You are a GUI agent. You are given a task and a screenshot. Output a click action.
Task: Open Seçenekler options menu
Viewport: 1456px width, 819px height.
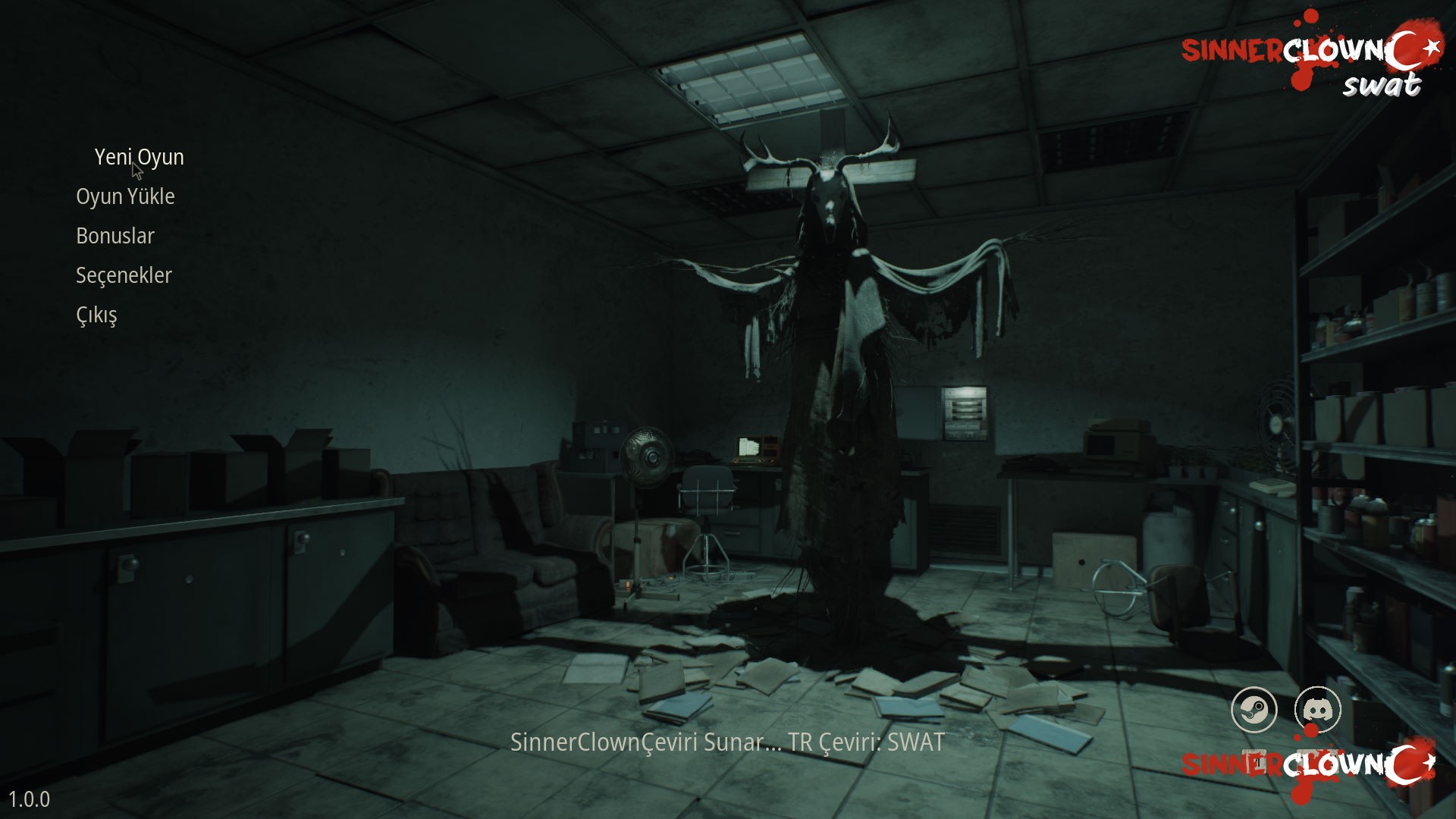click(x=124, y=275)
